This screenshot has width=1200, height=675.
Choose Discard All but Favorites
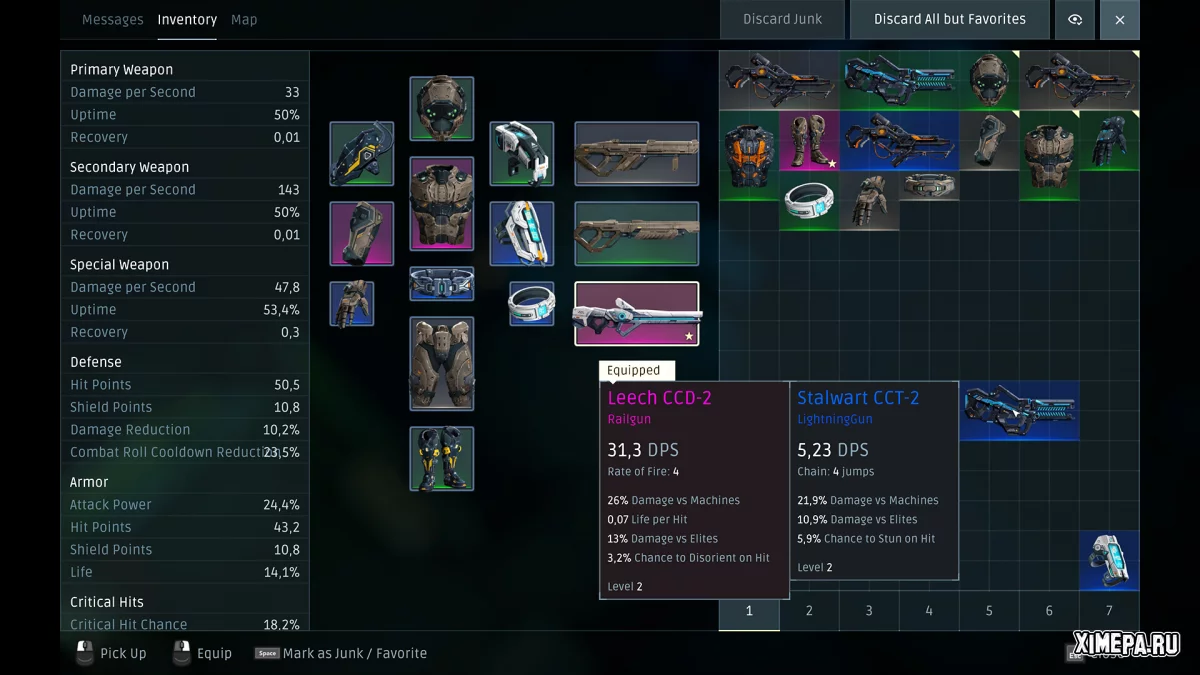point(949,20)
